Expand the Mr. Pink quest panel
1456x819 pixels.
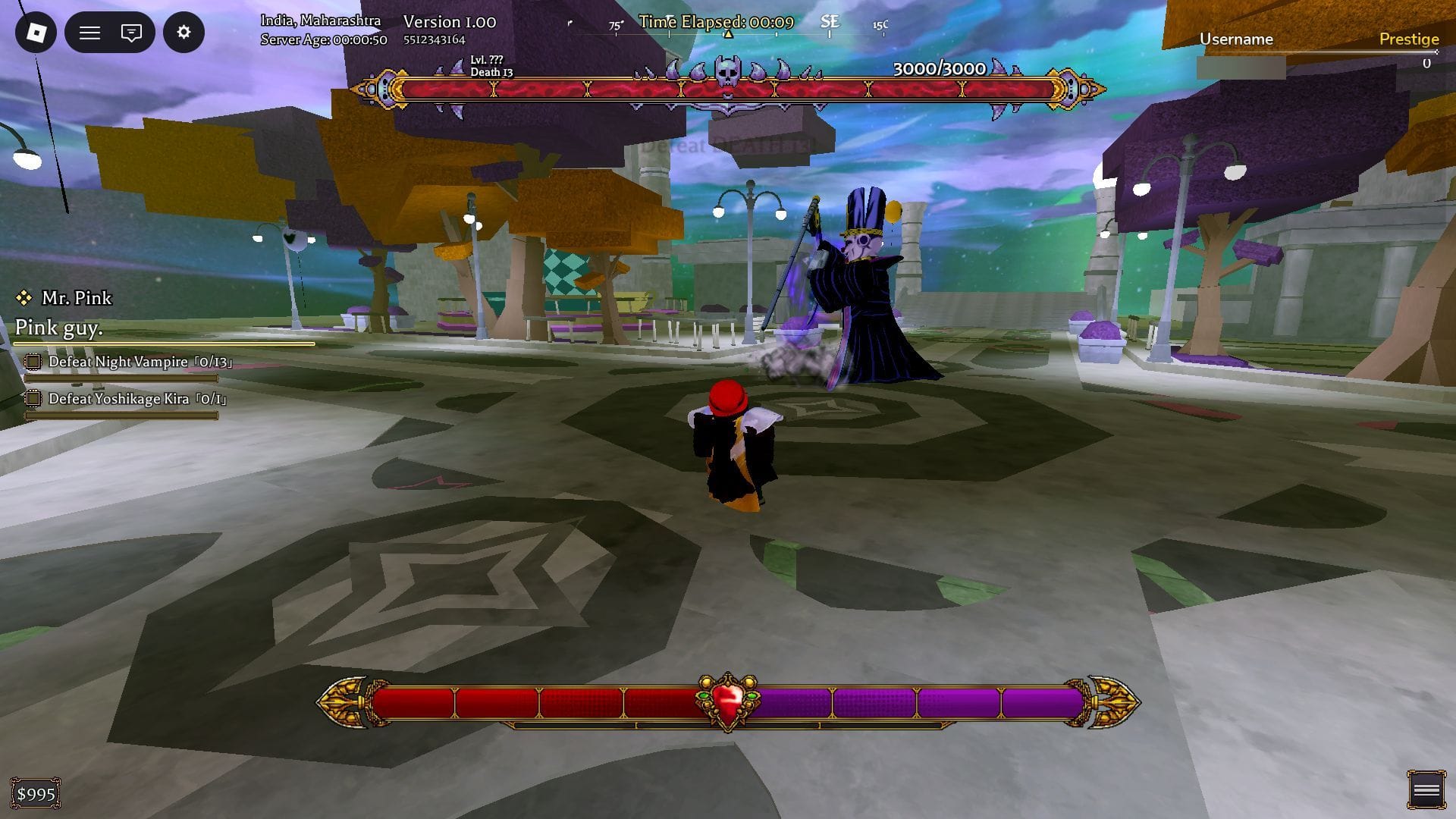coord(76,298)
